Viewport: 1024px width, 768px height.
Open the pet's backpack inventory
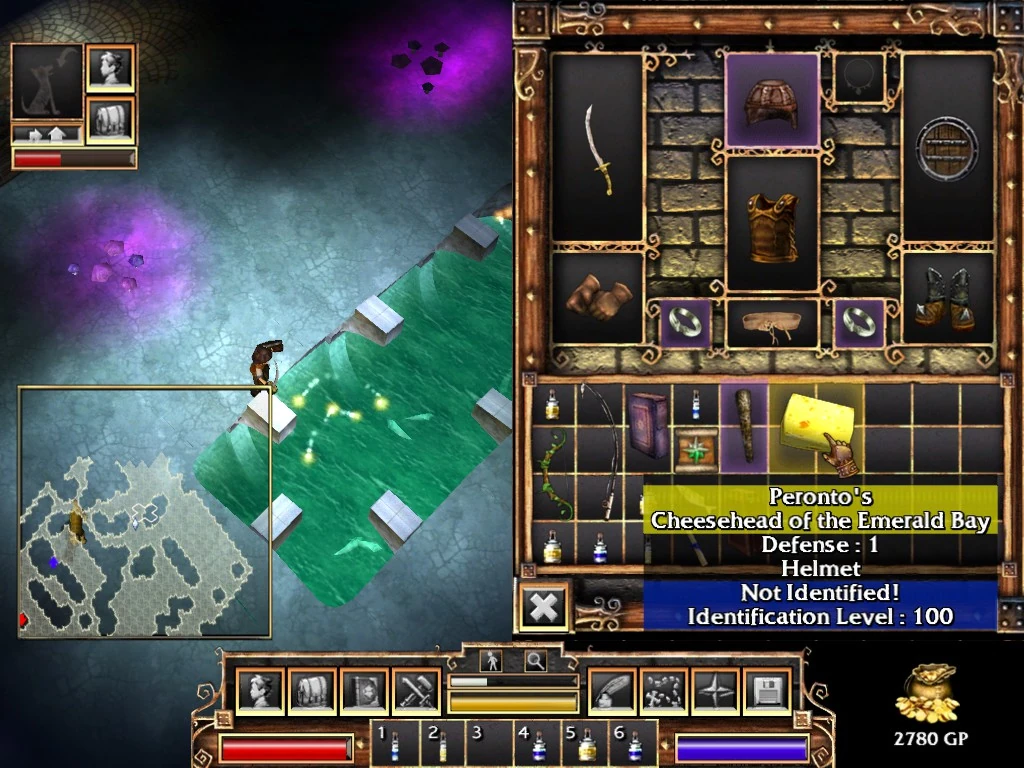[x=110, y=120]
